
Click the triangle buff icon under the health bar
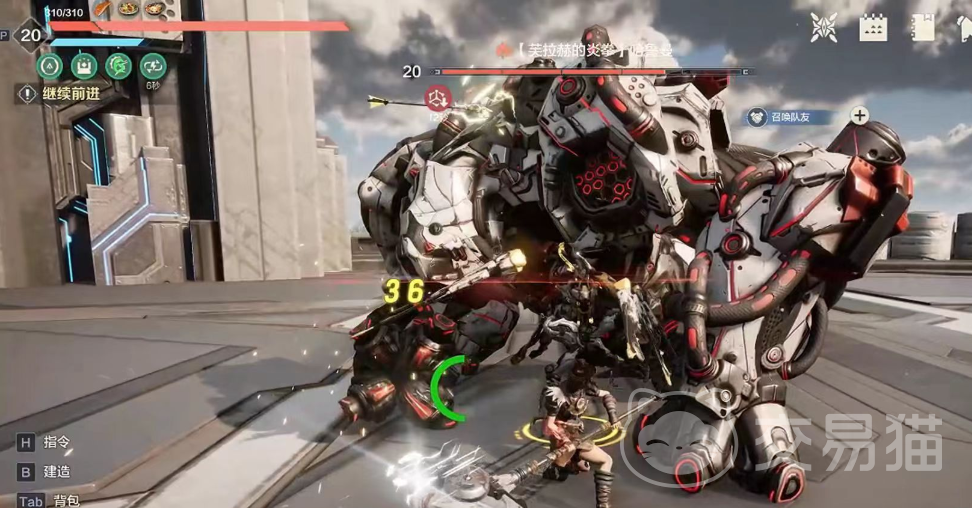pos(50,67)
